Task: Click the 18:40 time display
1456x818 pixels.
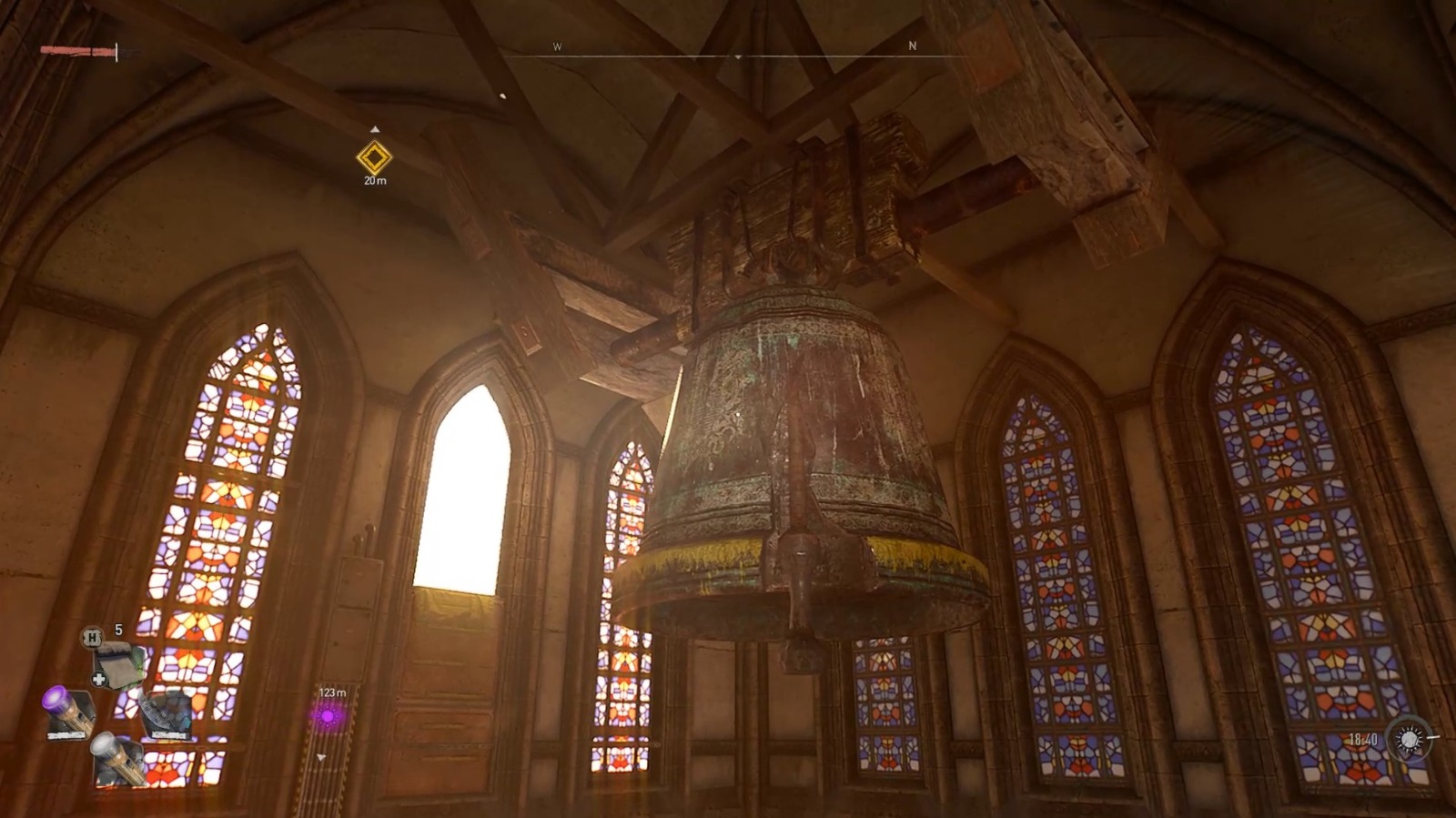Action: [1364, 740]
